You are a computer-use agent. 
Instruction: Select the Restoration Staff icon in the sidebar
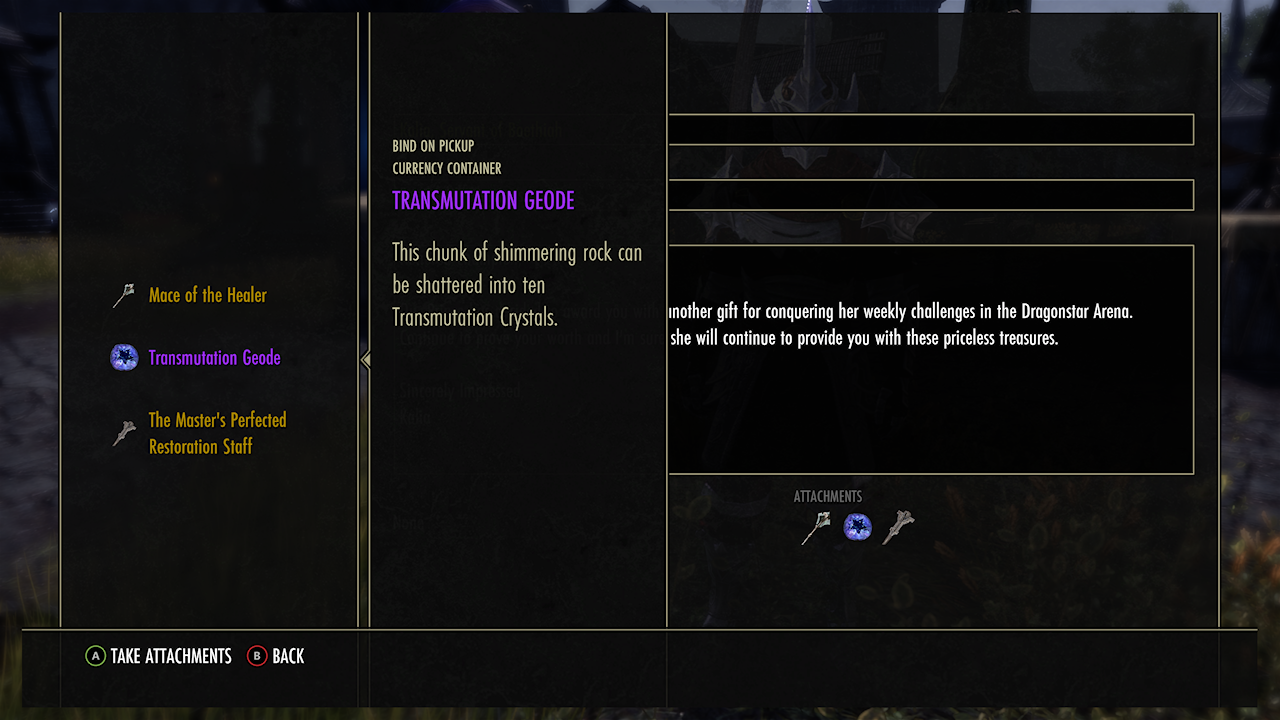tap(123, 433)
